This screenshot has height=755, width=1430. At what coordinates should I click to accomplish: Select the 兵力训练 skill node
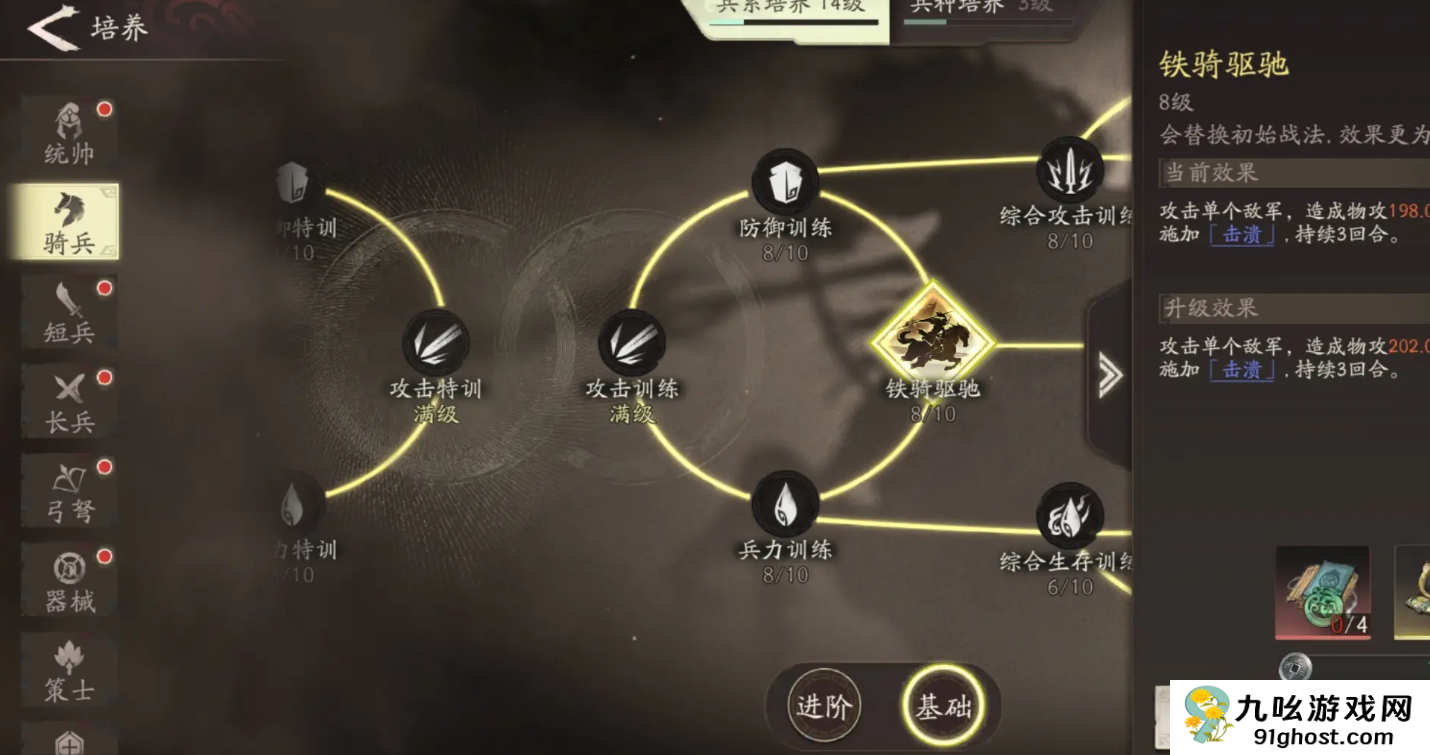[785, 506]
